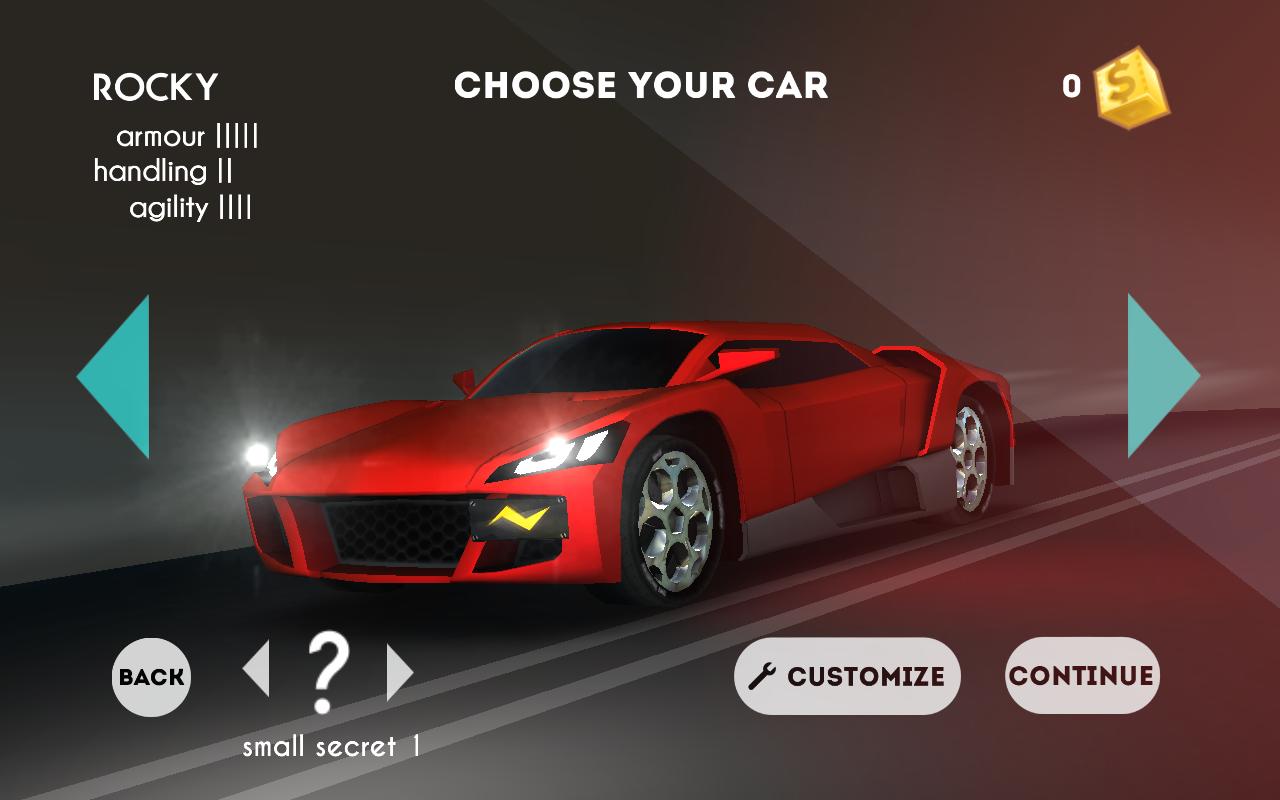The width and height of the screenshot is (1280, 800).
Task: Go back using the BACK button
Action: (x=150, y=677)
